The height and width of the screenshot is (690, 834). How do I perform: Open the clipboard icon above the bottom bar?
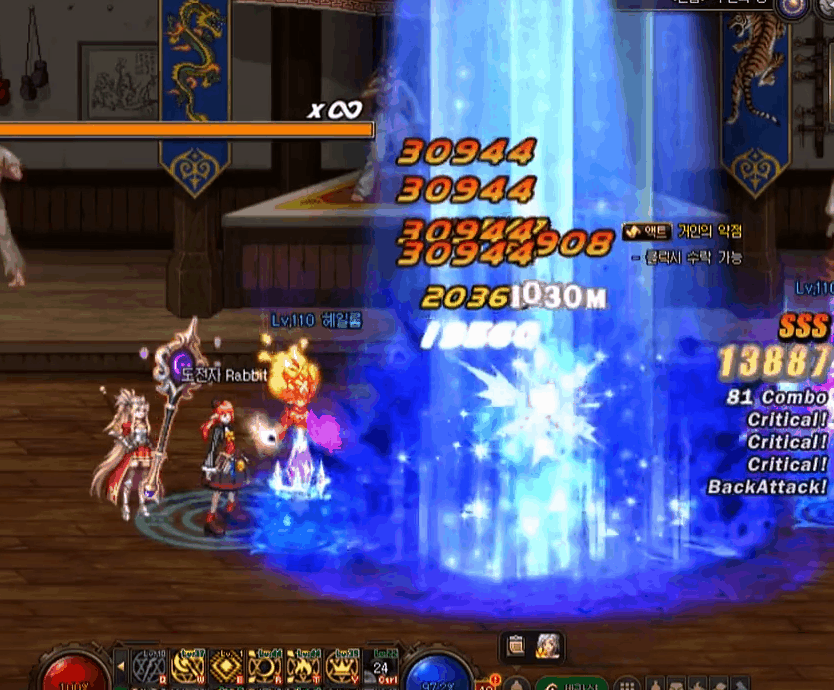[517, 646]
